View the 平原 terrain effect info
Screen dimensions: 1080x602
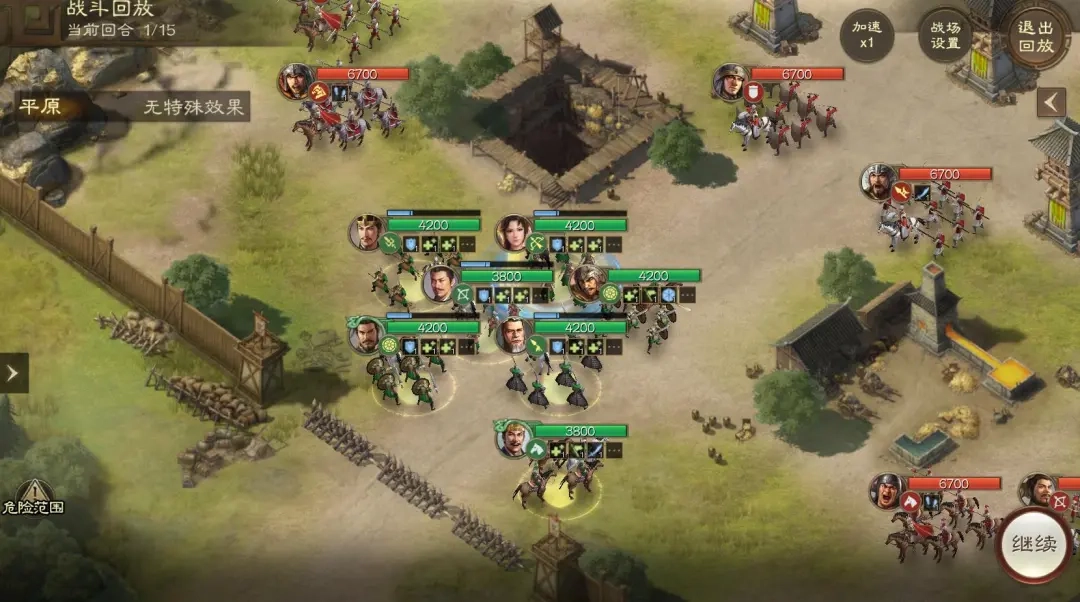click(132, 107)
